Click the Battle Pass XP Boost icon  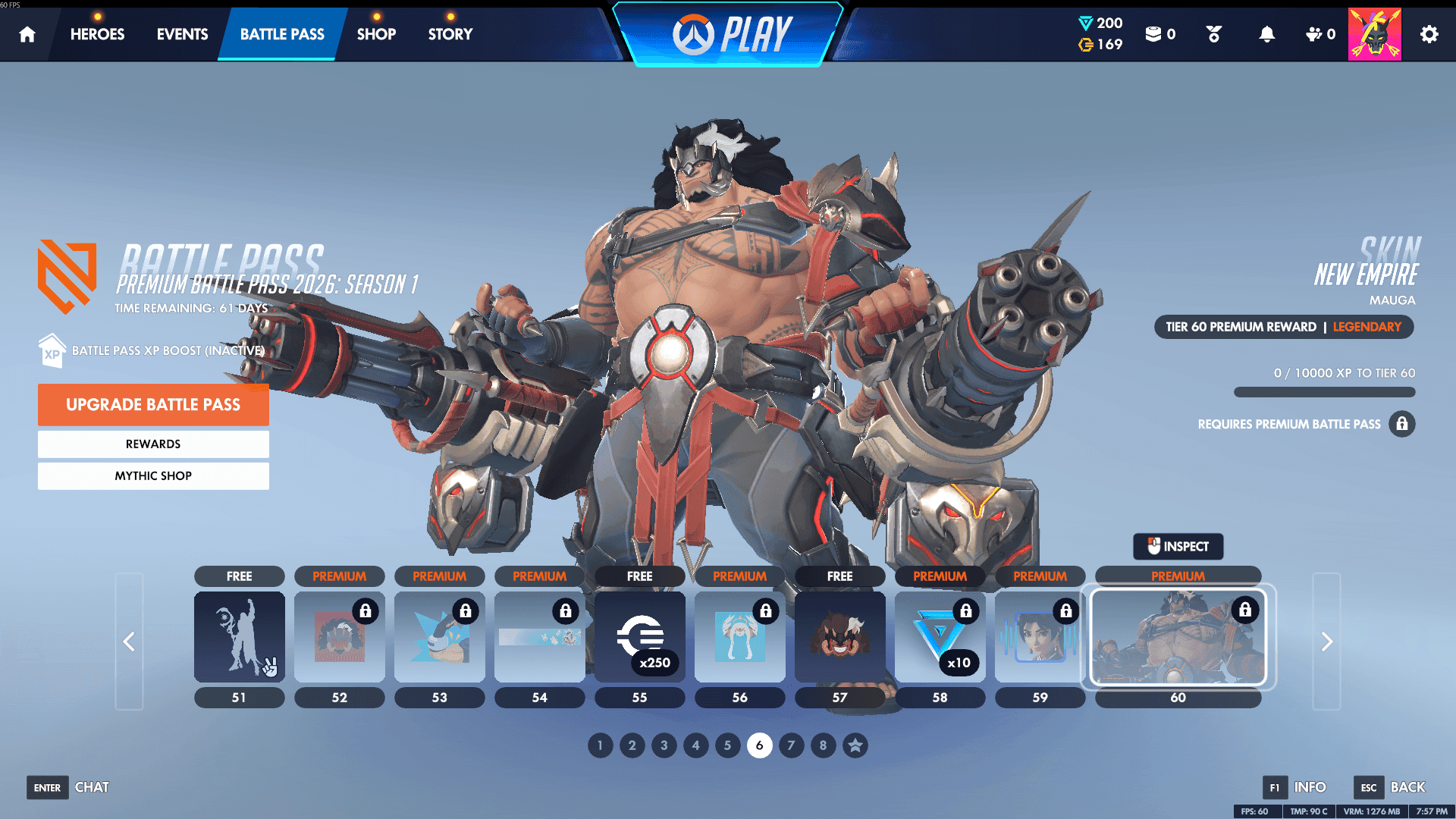coord(51,350)
